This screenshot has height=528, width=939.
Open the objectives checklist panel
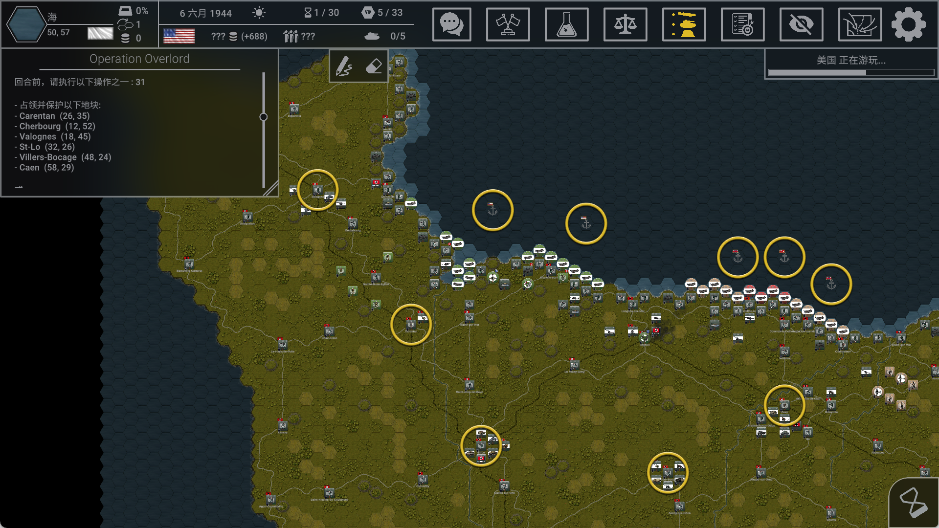[x=743, y=24]
